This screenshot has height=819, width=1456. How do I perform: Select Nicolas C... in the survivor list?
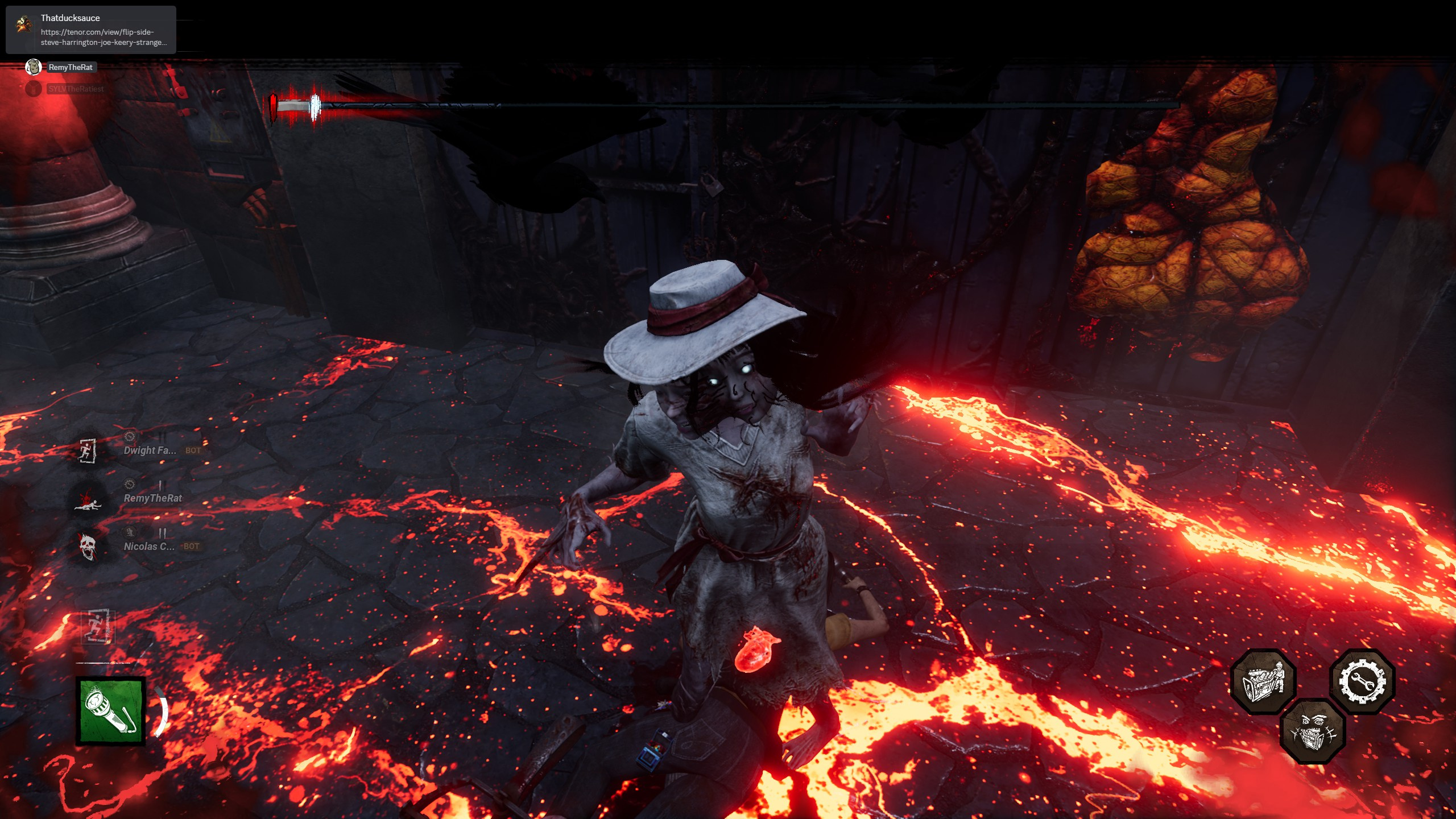(x=149, y=547)
